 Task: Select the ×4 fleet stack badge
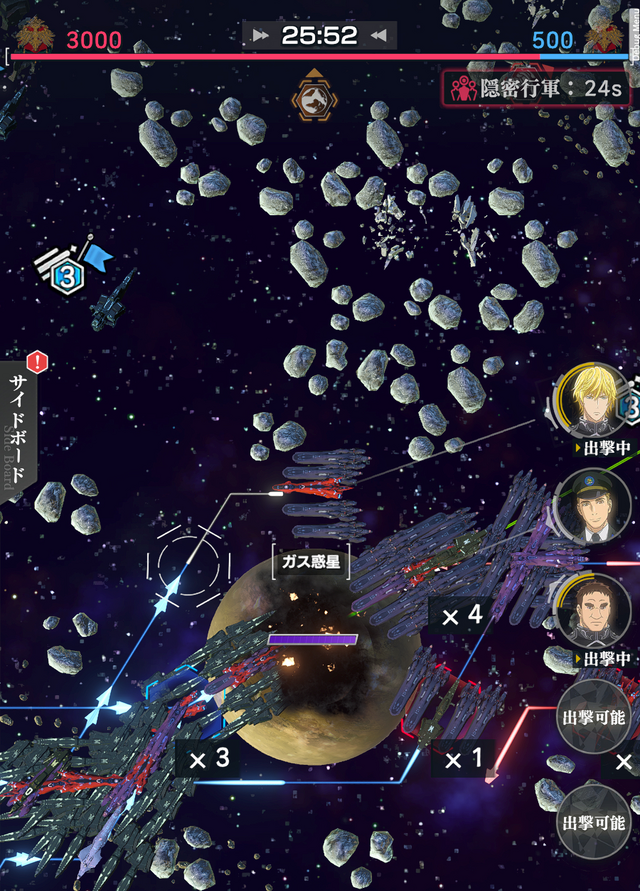click(463, 615)
